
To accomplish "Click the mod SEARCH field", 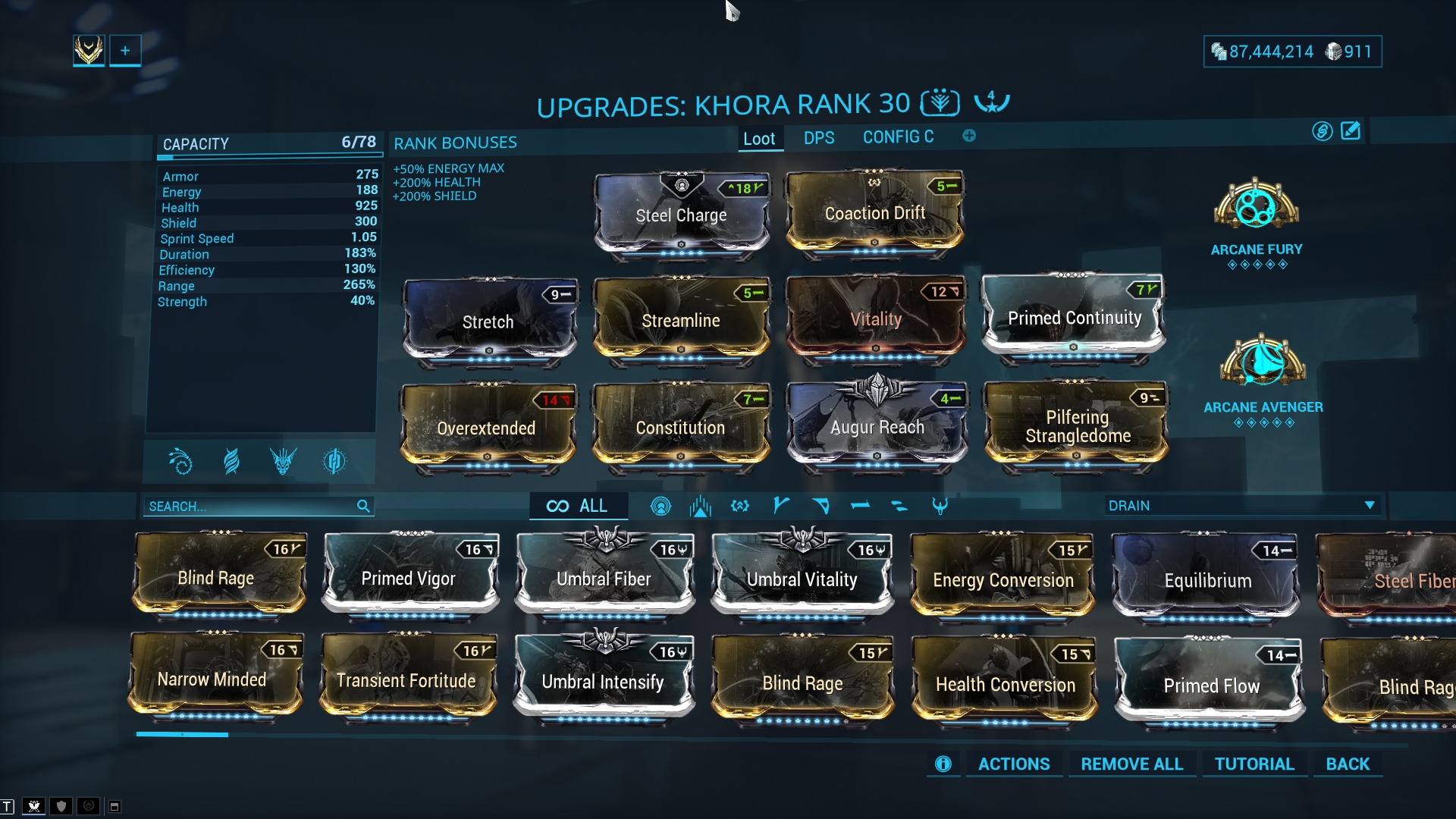I will [x=250, y=507].
